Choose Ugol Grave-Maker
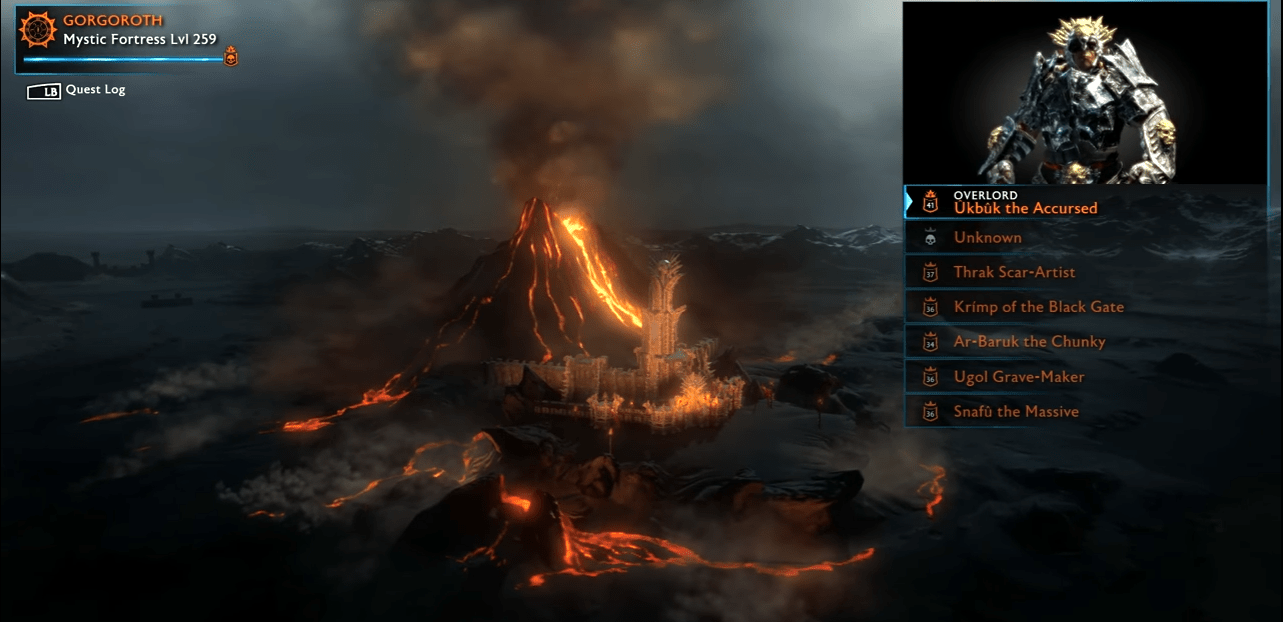This screenshot has width=1283, height=622. [x=1018, y=377]
